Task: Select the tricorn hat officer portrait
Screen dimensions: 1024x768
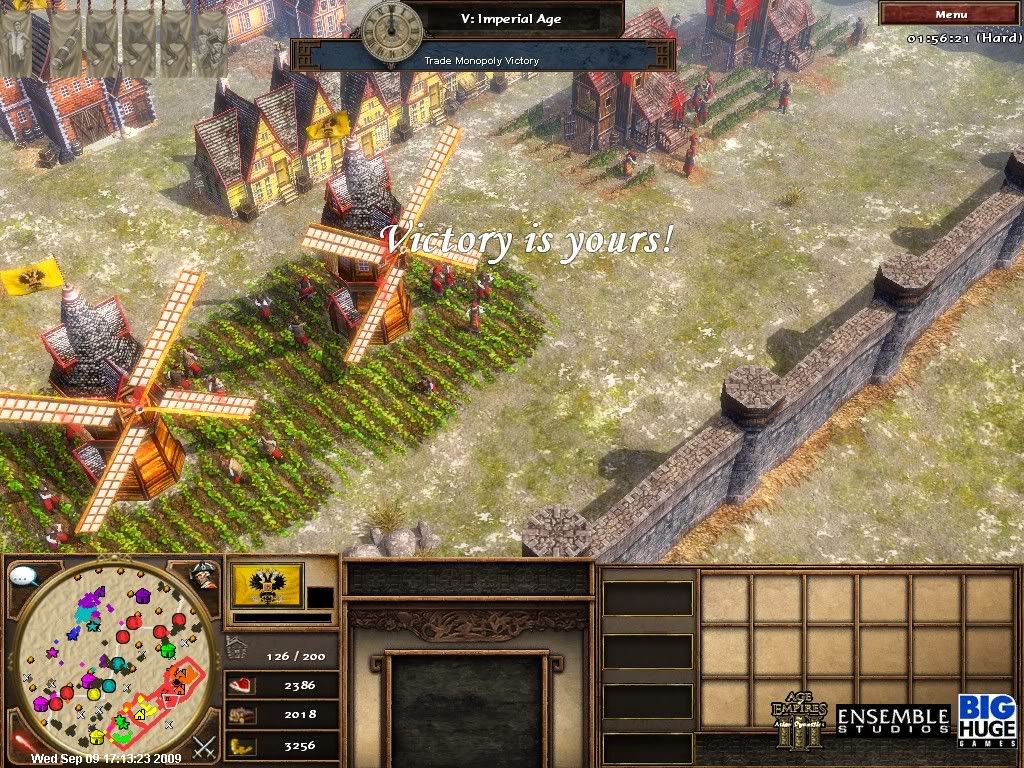Action: [x=204, y=575]
